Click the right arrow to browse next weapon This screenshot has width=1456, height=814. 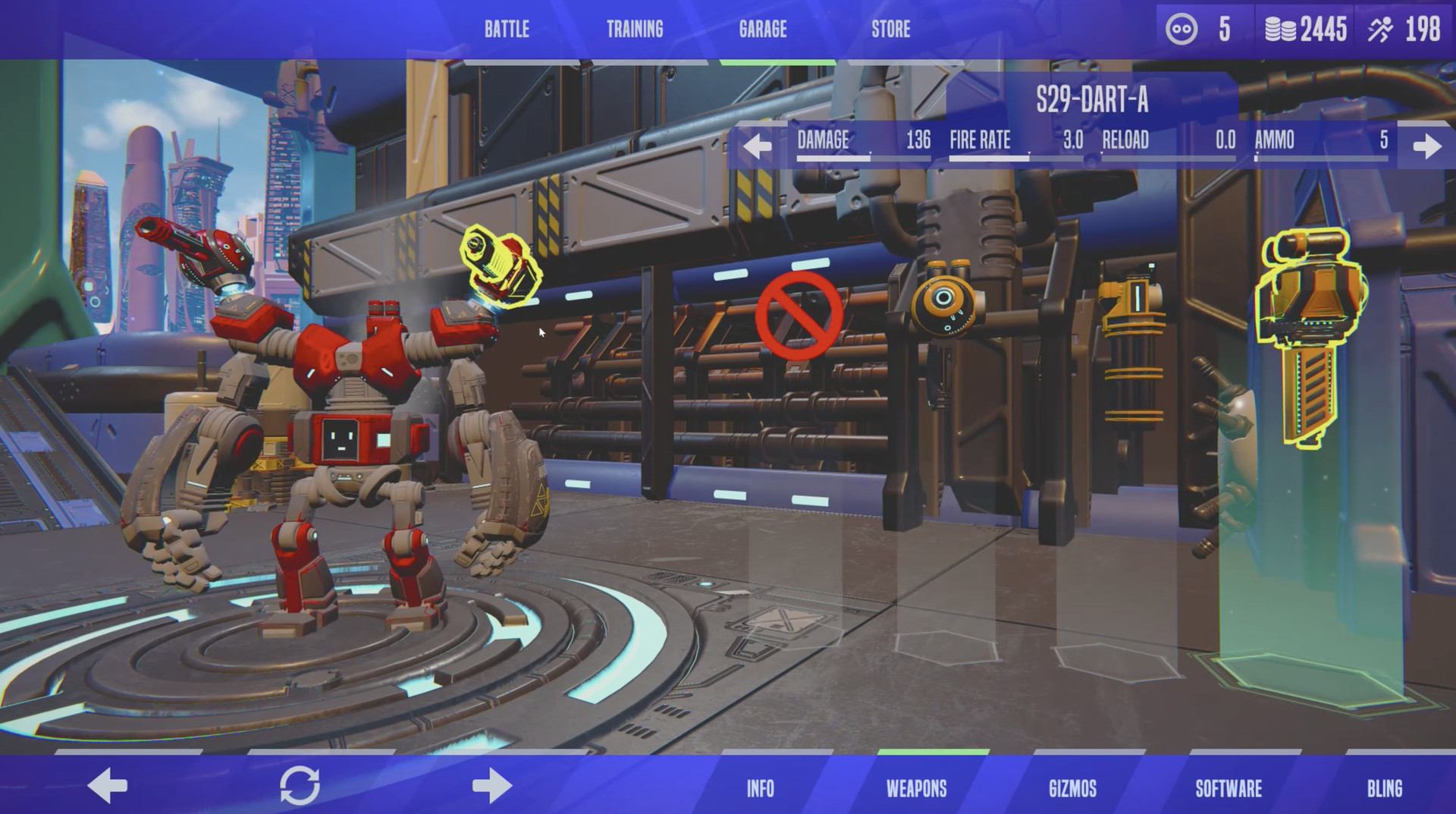click(x=1428, y=142)
